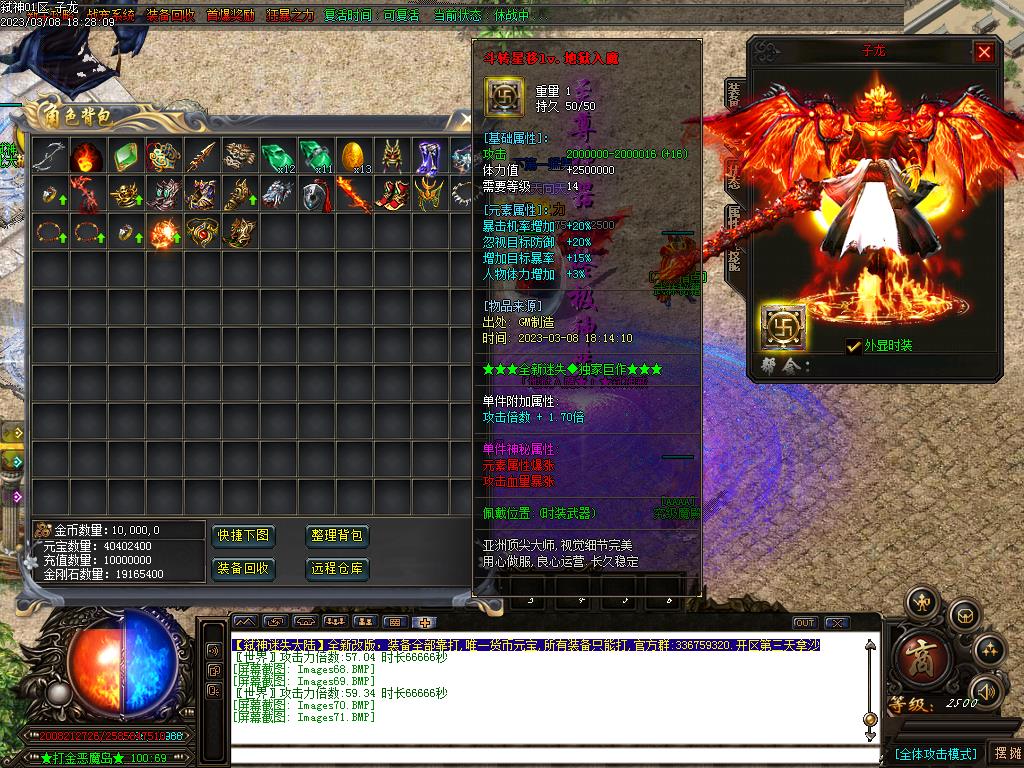This screenshot has height=768, width=1024.
Task: Select the shield with red tassel
Action: (x=316, y=194)
